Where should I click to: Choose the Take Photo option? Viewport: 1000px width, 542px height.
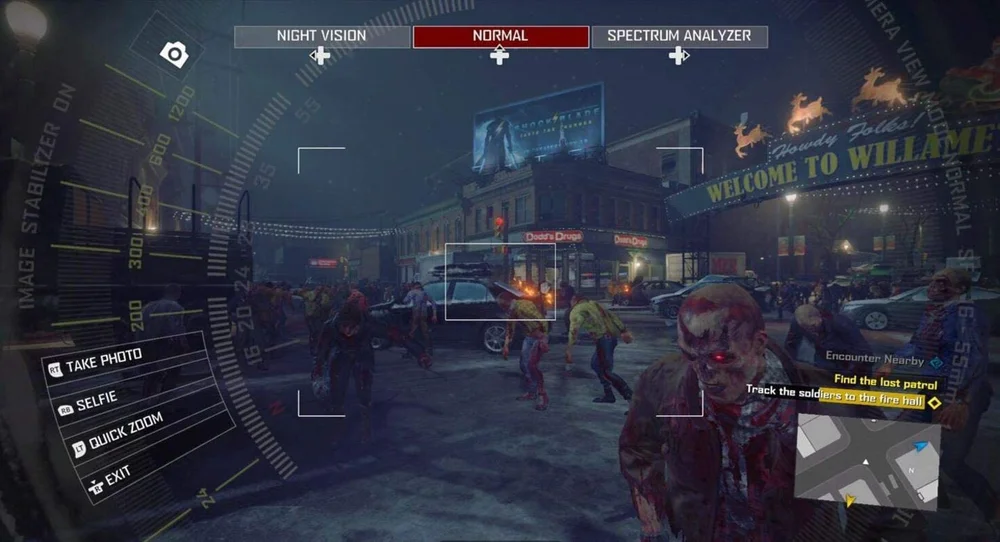point(104,360)
